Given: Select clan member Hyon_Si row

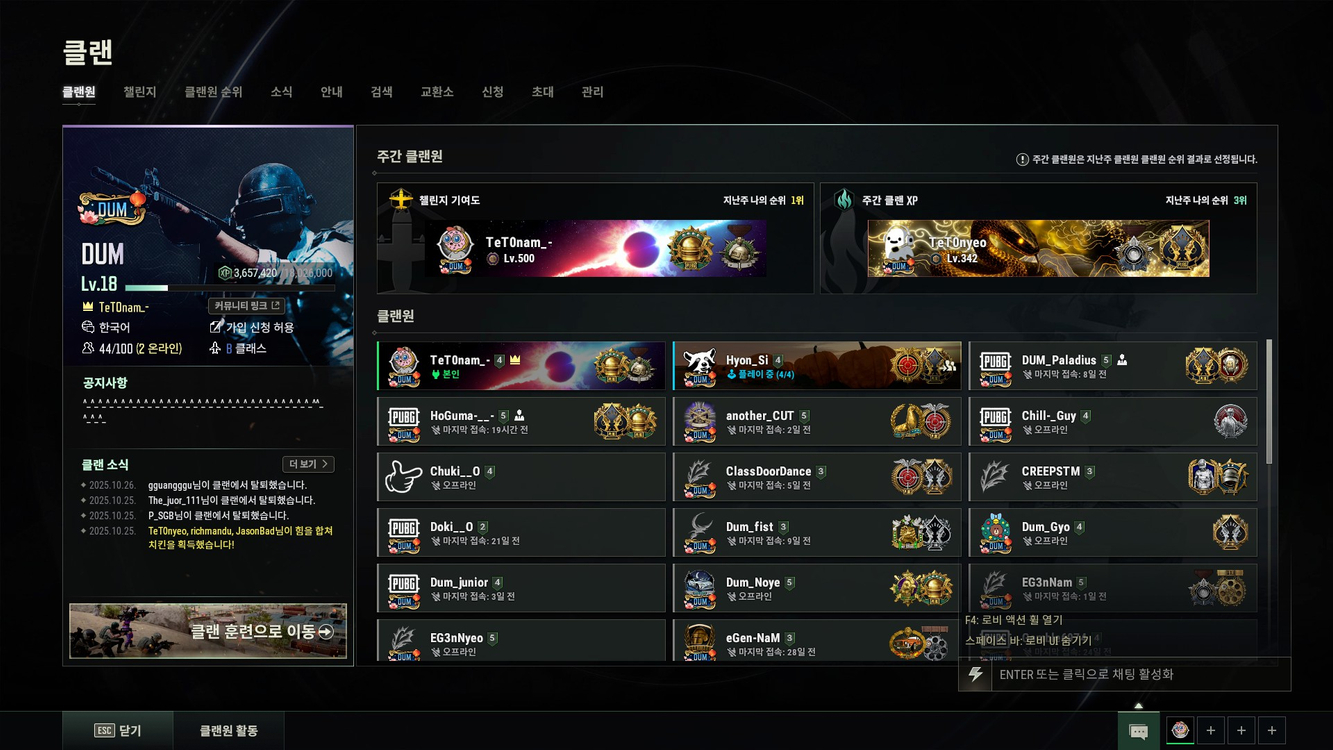Looking at the screenshot, I should (x=816, y=366).
